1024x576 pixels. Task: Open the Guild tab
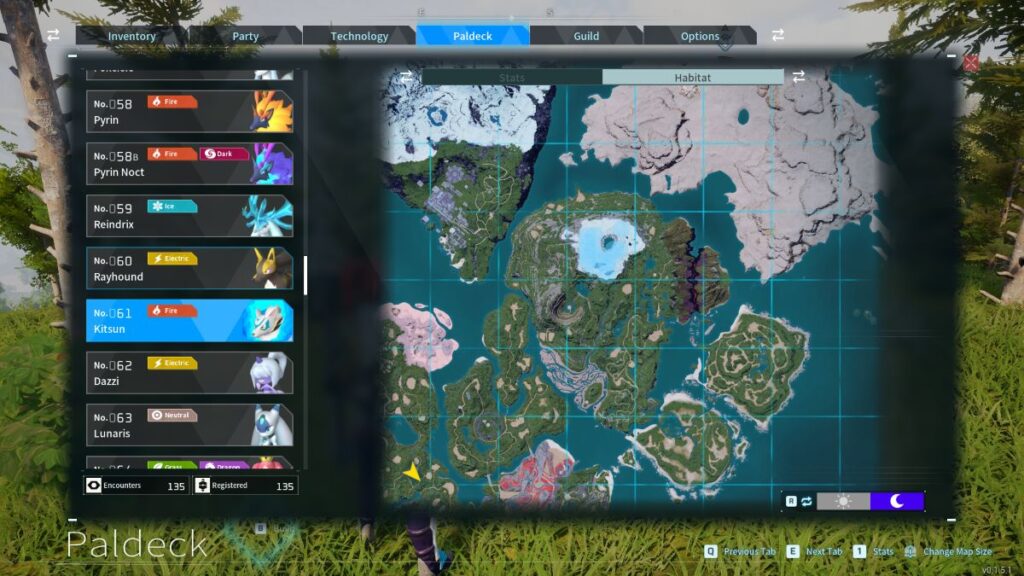pos(586,36)
